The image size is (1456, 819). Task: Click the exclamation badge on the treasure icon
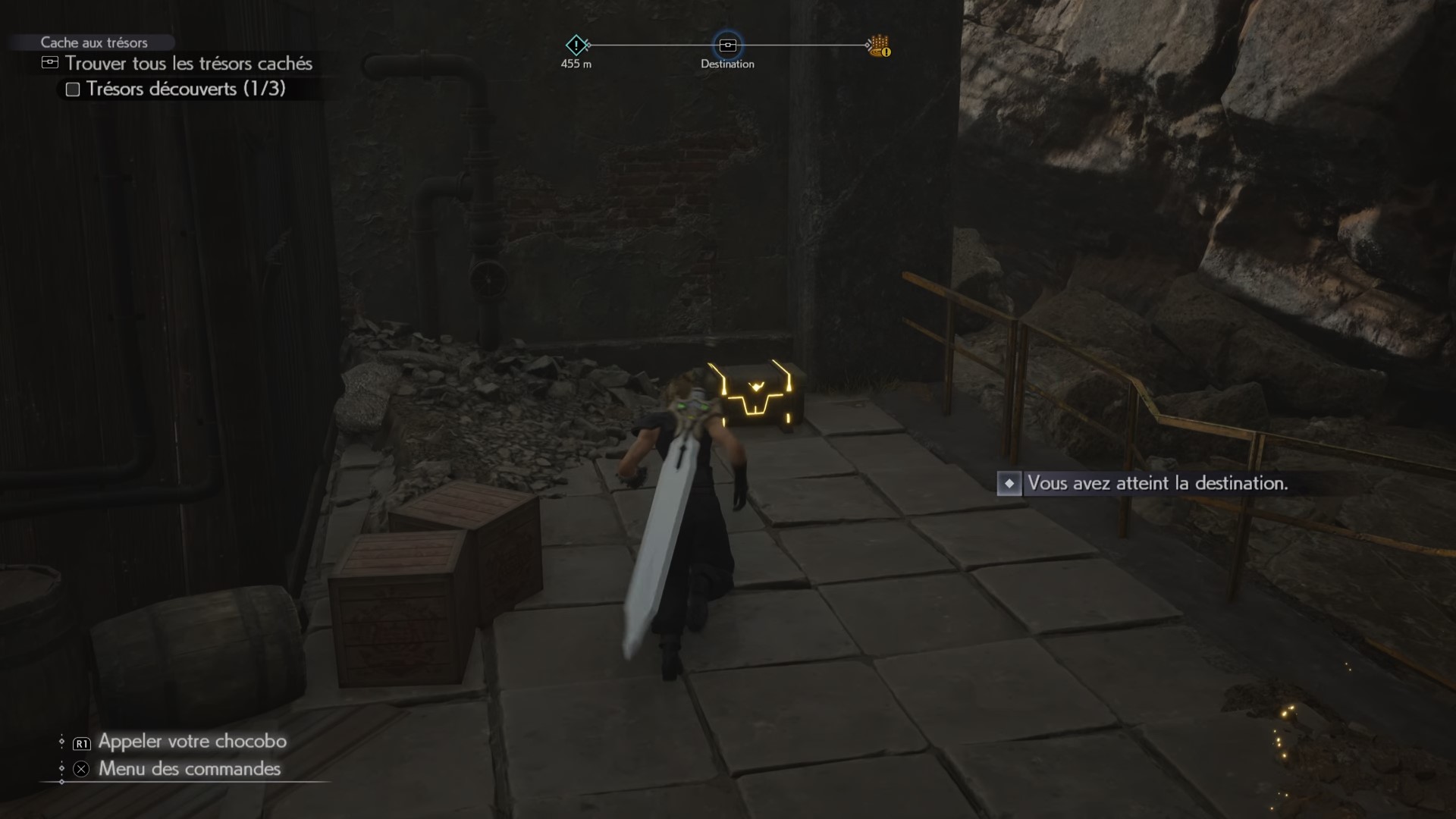886,53
